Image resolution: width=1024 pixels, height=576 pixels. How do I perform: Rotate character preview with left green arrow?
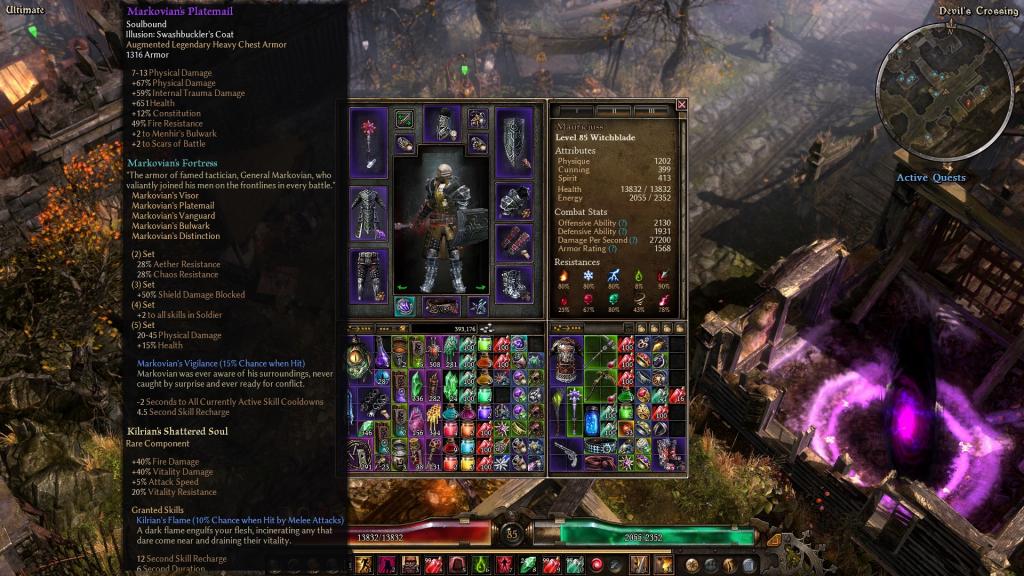point(401,287)
